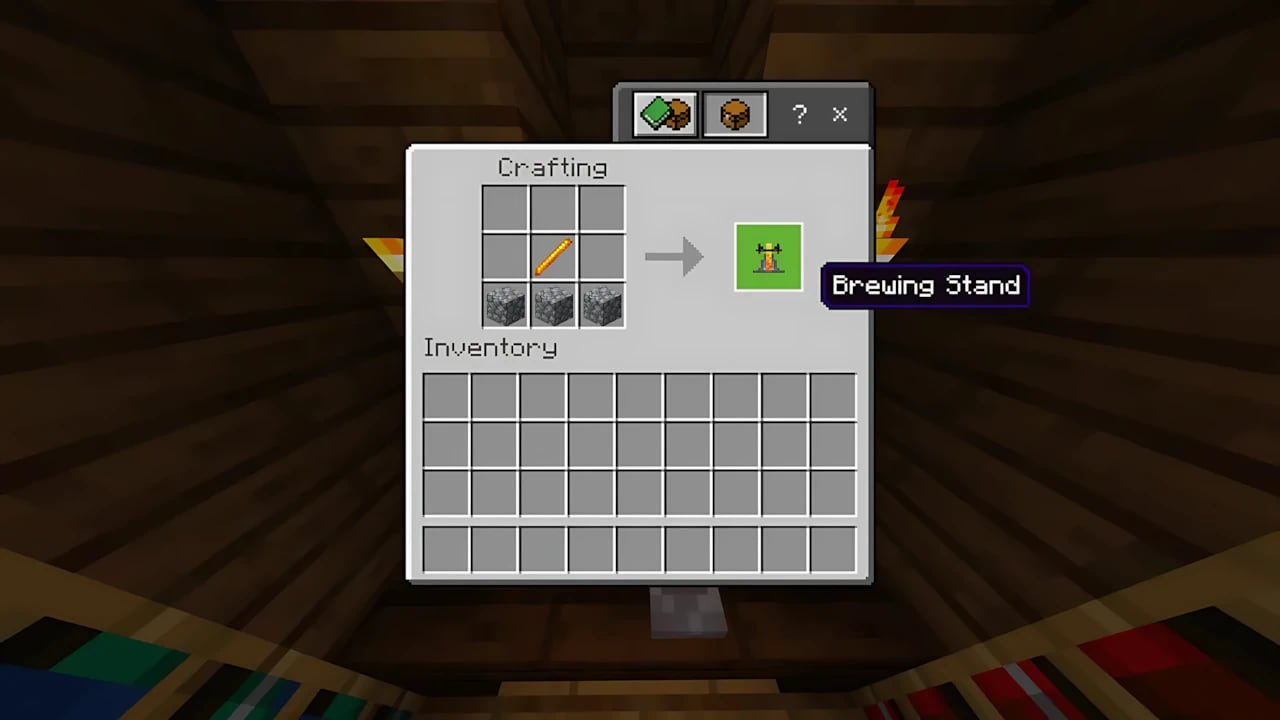Viewport: 1280px width, 720px height.
Task: Select the last hotbar slot
Action: point(832,548)
